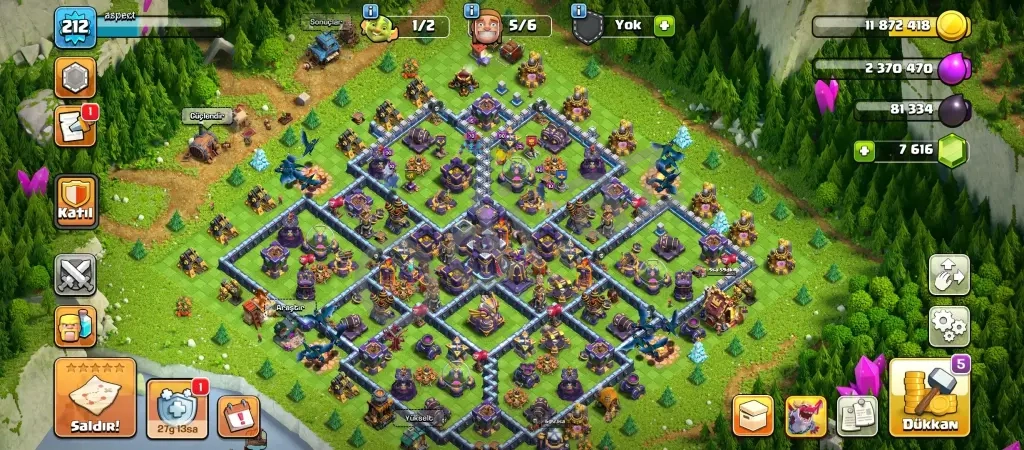Image resolution: width=1024 pixels, height=450 pixels.
Task: Select the Katıl clan shield button
Action: click(75, 201)
